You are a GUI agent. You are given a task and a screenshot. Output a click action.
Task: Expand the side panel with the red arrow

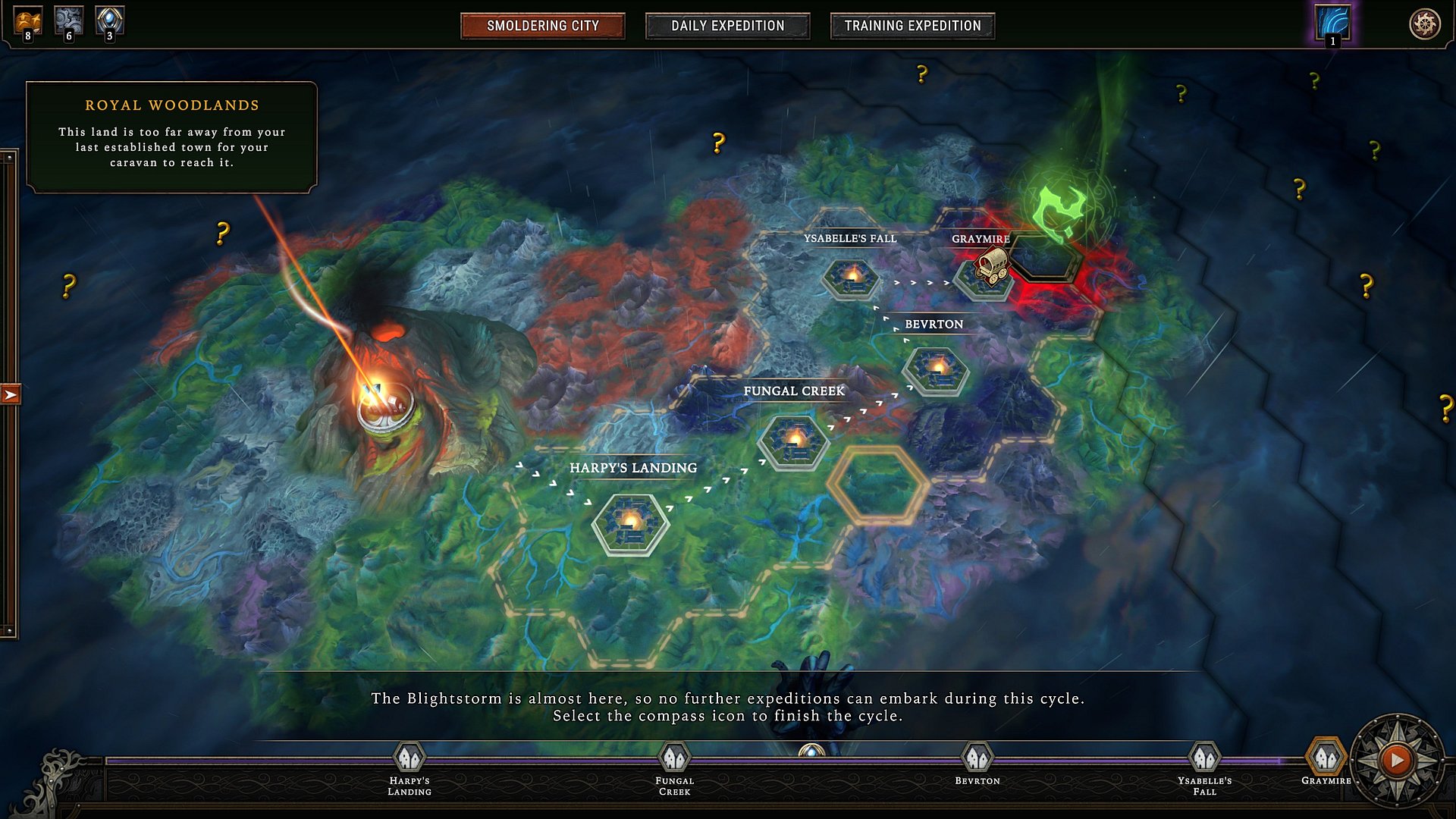pyautogui.click(x=11, y=394)
